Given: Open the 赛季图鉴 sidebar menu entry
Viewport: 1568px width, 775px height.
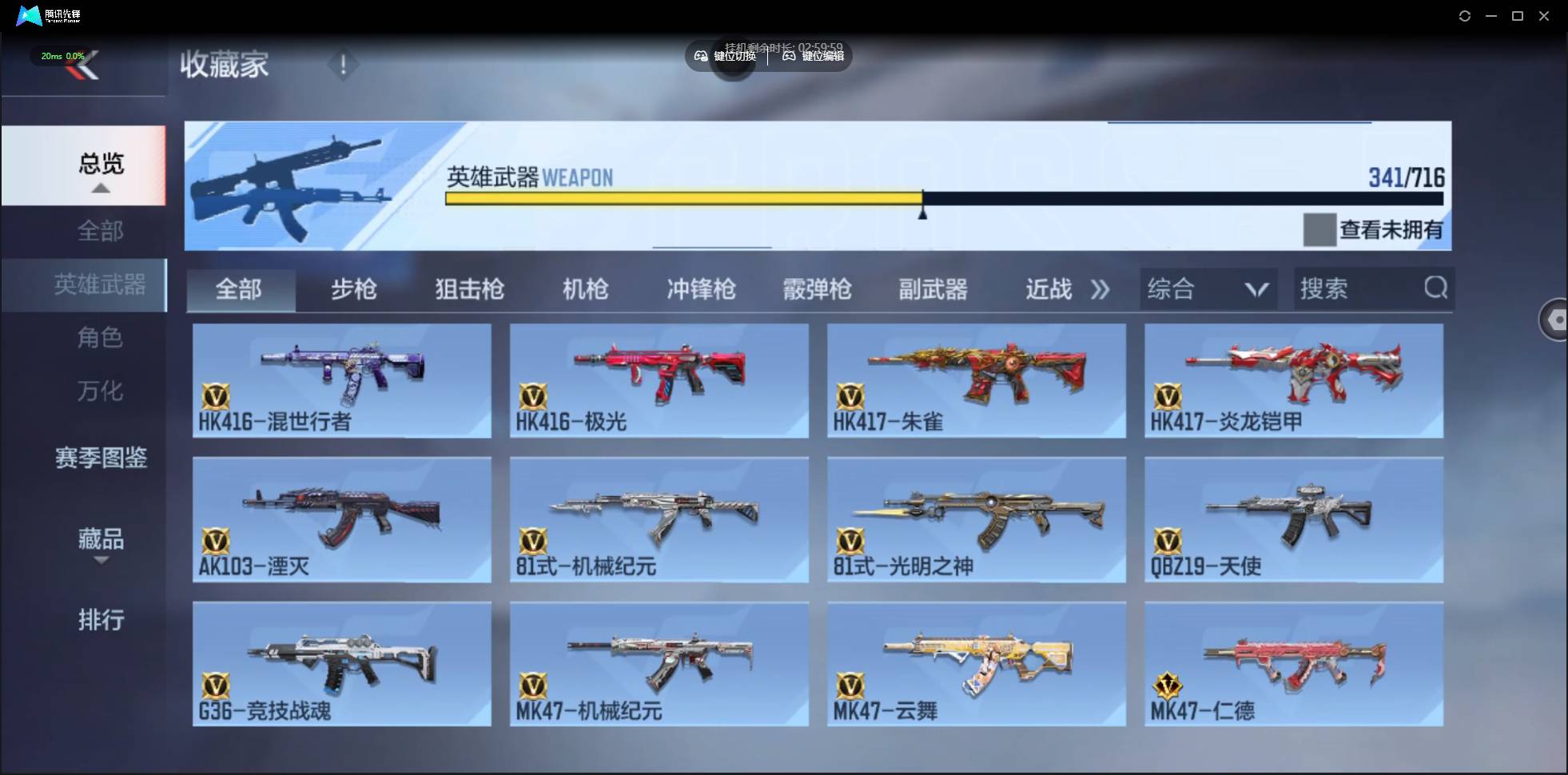Looking at the screenshot, I should pos(101,458).
